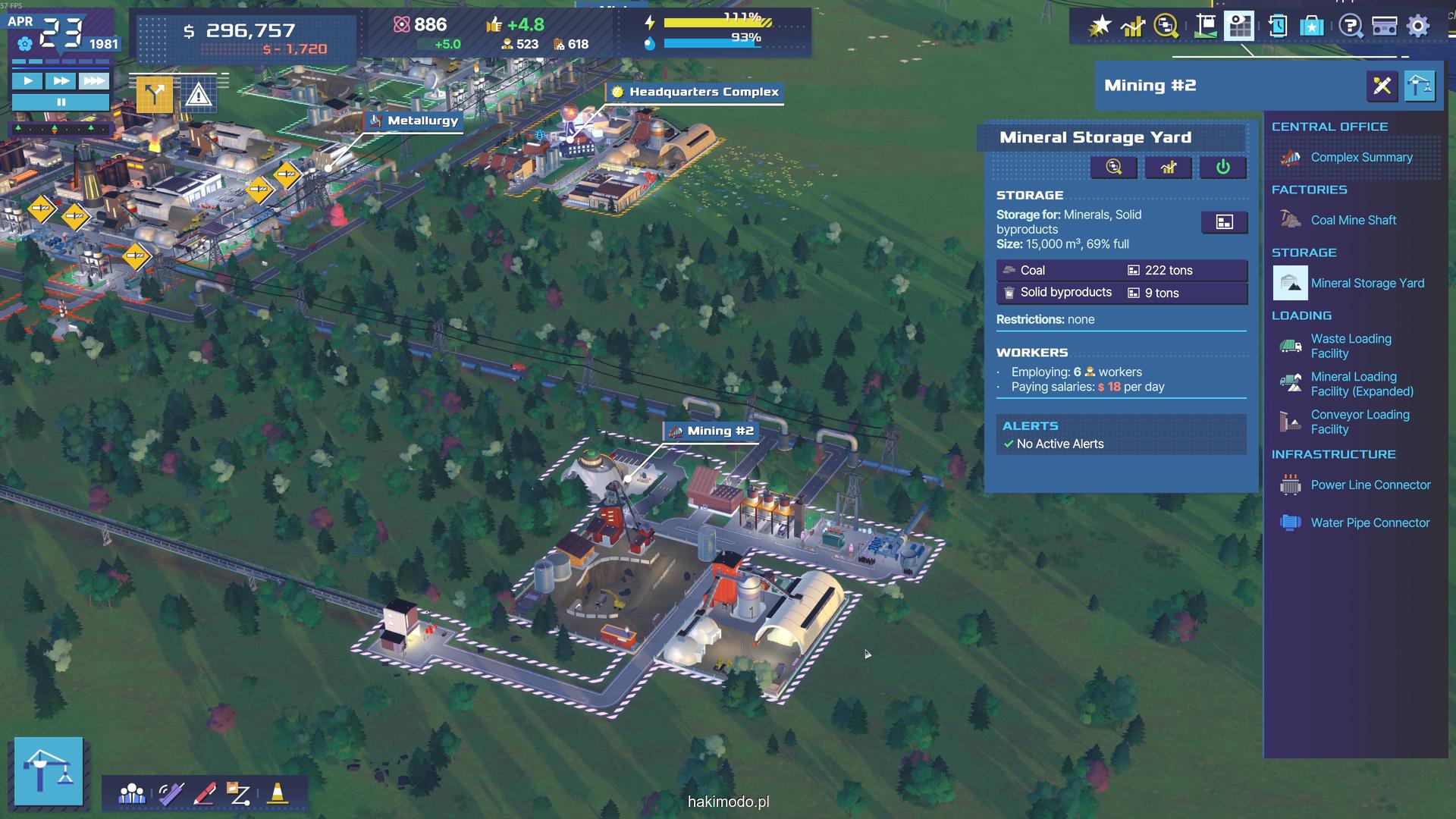Open the yellow route-split arrows panel

coord(154,95)
